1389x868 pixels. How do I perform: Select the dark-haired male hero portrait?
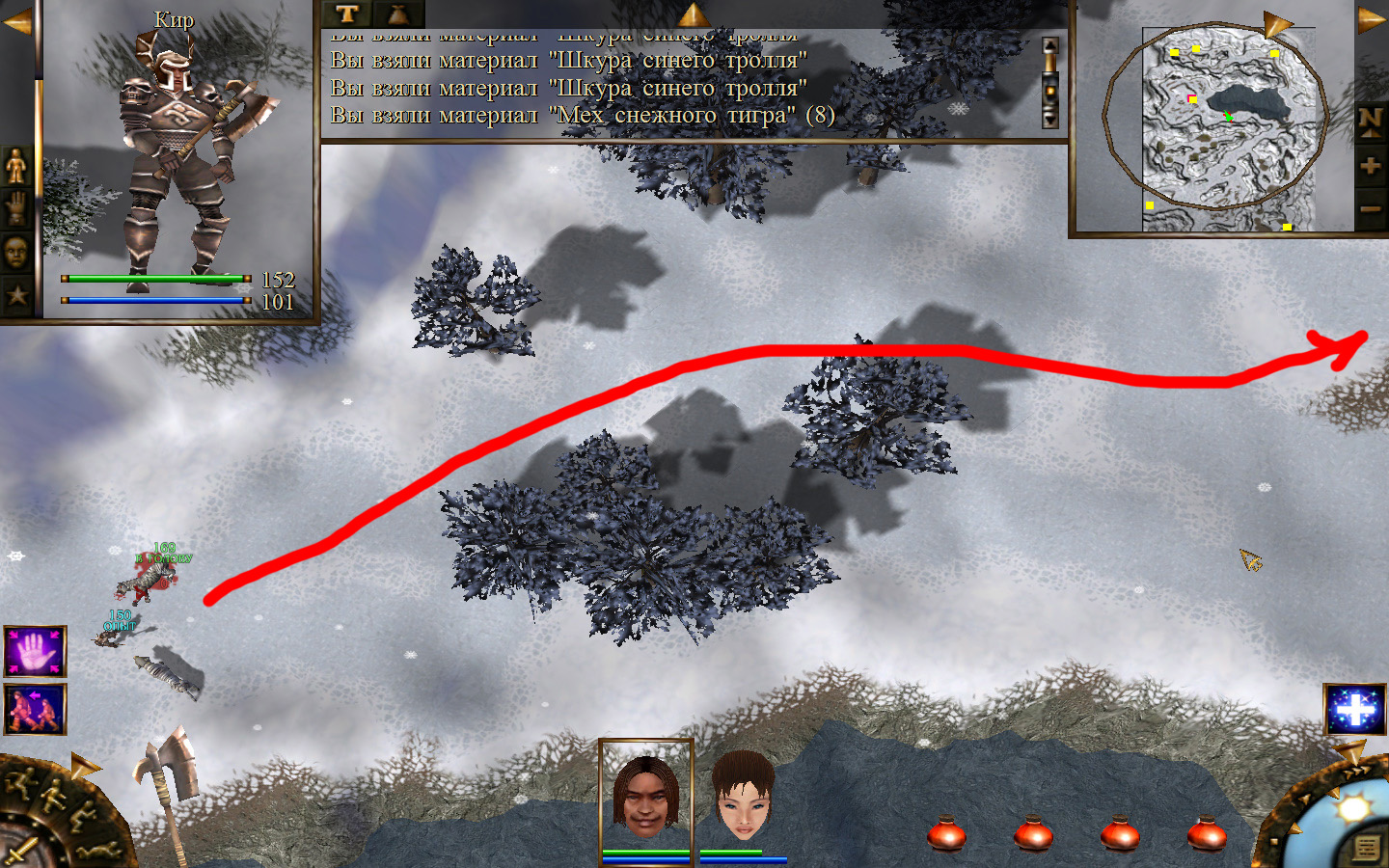tap(645, 796)
